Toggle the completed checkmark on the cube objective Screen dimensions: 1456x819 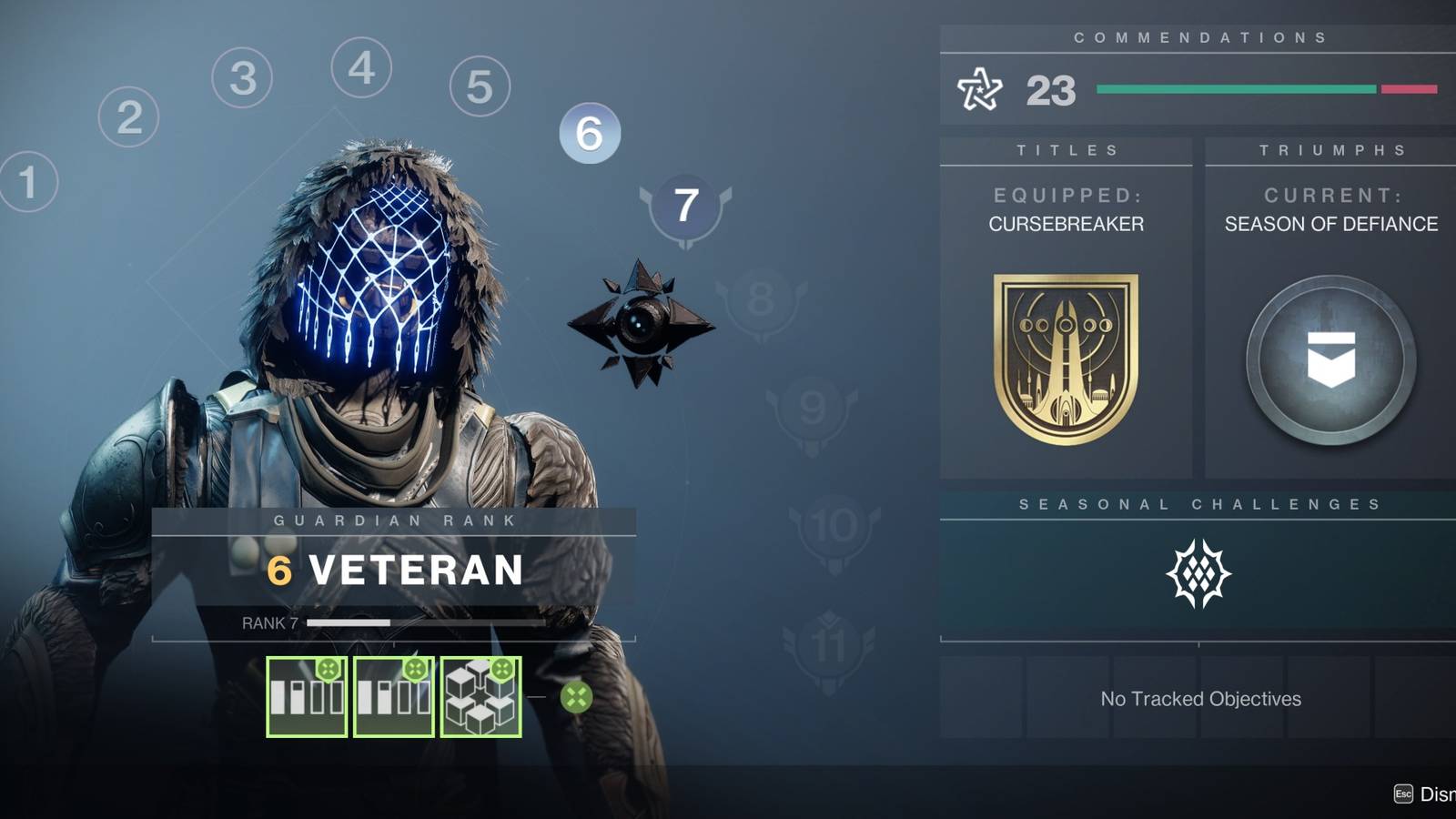pyautogui.click(x=503, y=671)
